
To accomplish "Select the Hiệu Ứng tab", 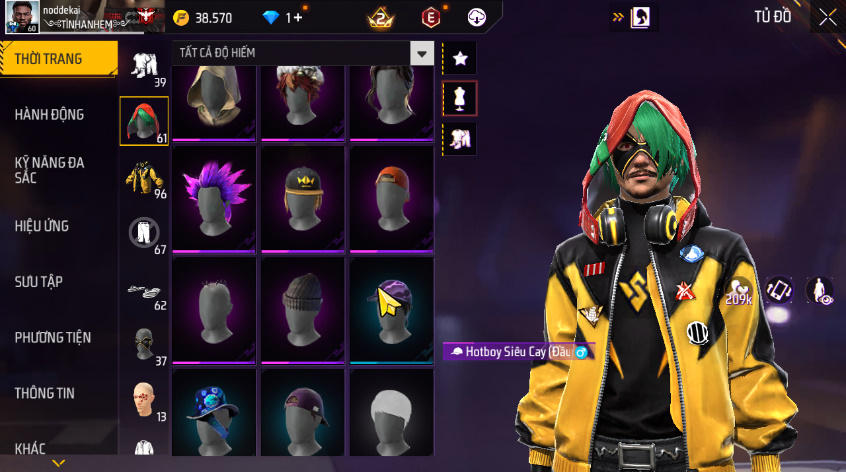I will [42, 226].
